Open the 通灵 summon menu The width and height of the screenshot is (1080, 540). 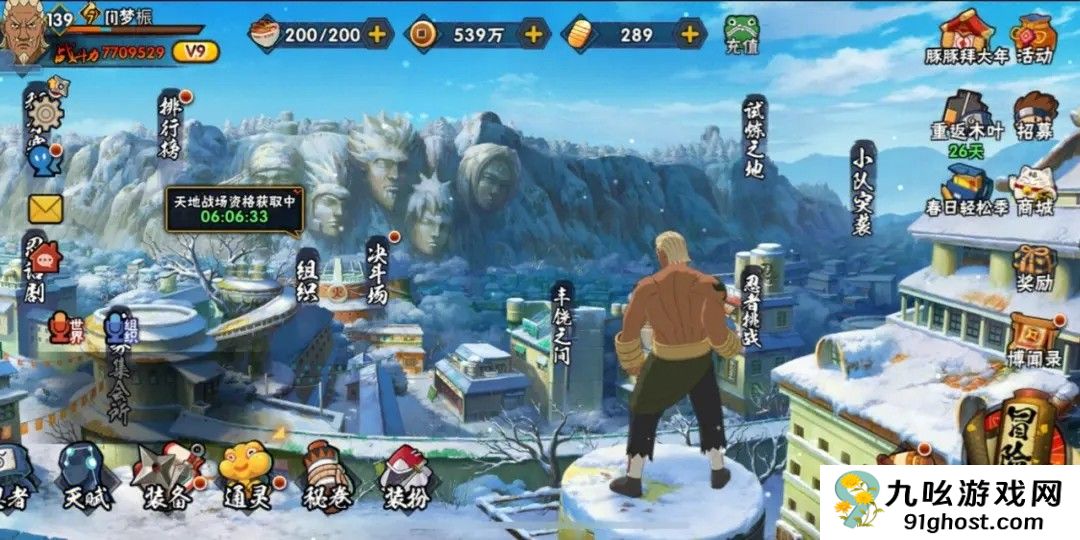[x=244, y=475]
